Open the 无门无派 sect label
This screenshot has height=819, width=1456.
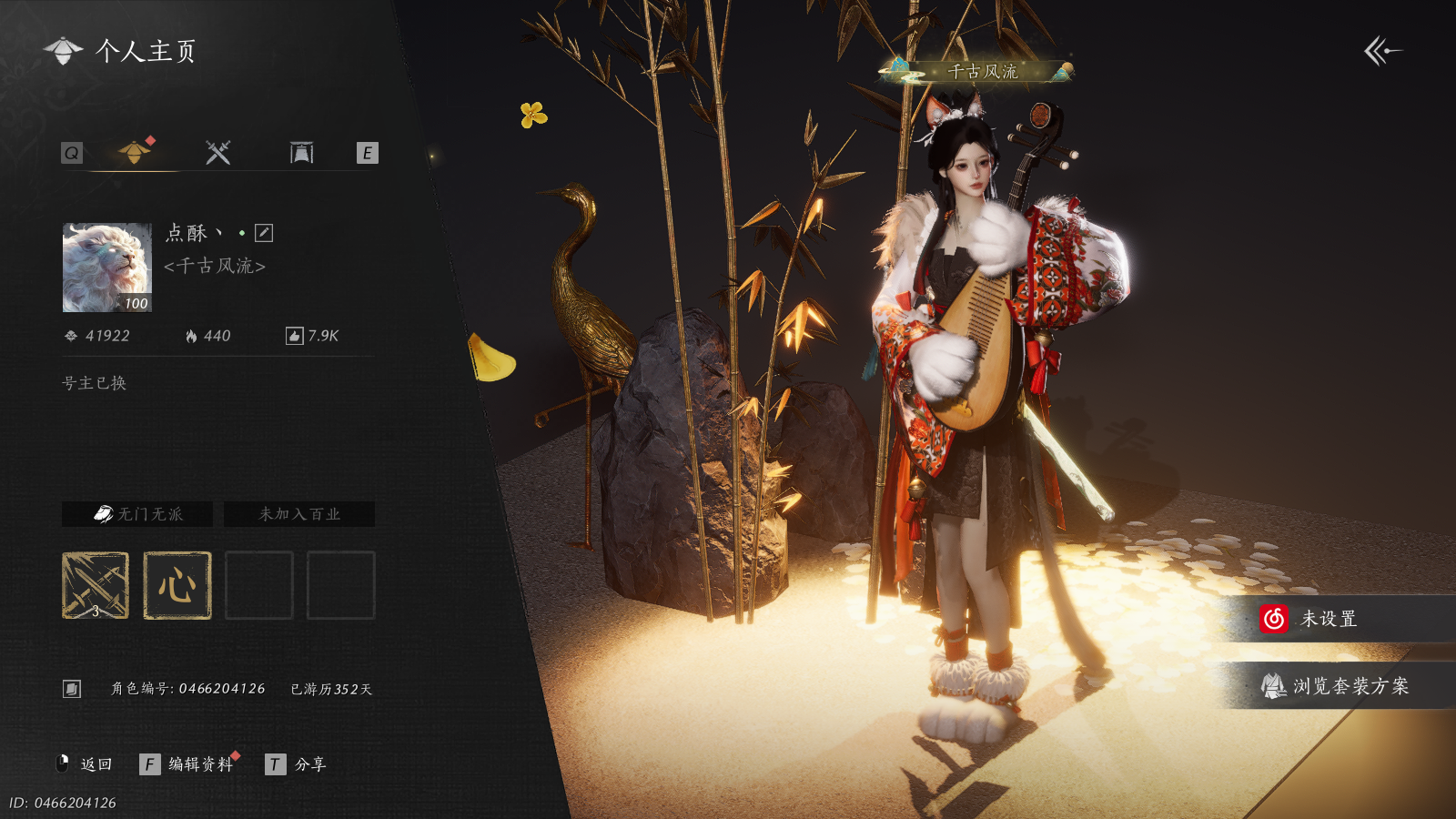[137, 514]
